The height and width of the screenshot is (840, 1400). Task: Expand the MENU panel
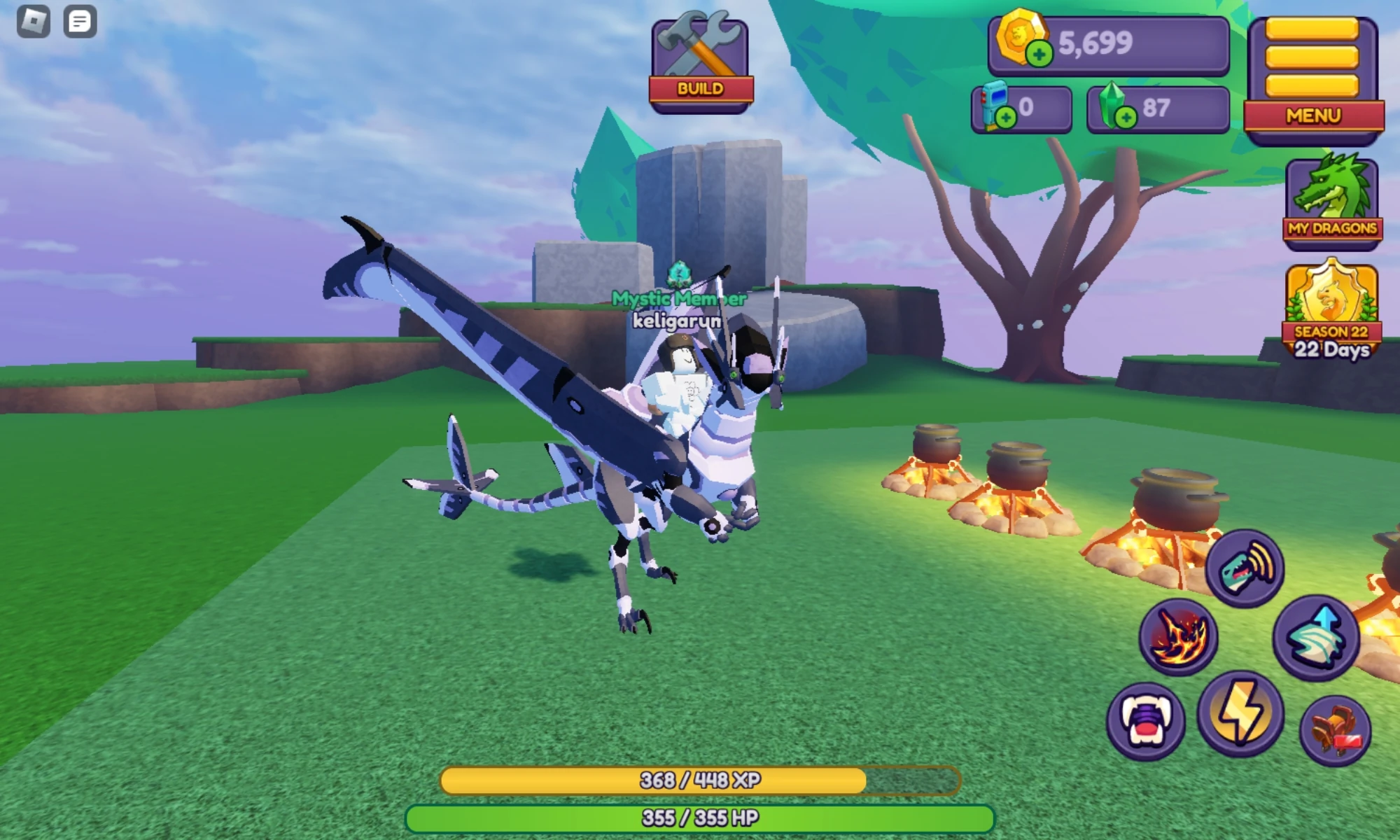[x=1315, y=117]
